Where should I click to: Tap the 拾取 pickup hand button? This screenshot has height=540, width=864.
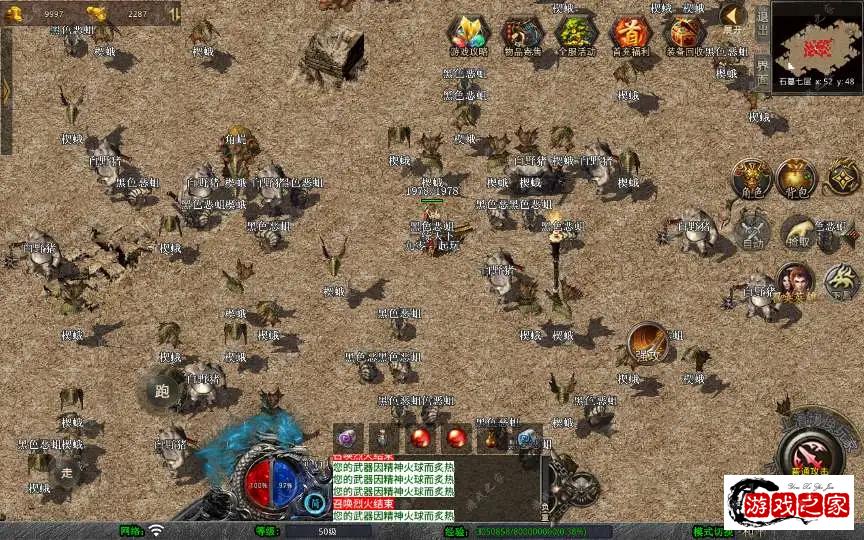(799, 232)
